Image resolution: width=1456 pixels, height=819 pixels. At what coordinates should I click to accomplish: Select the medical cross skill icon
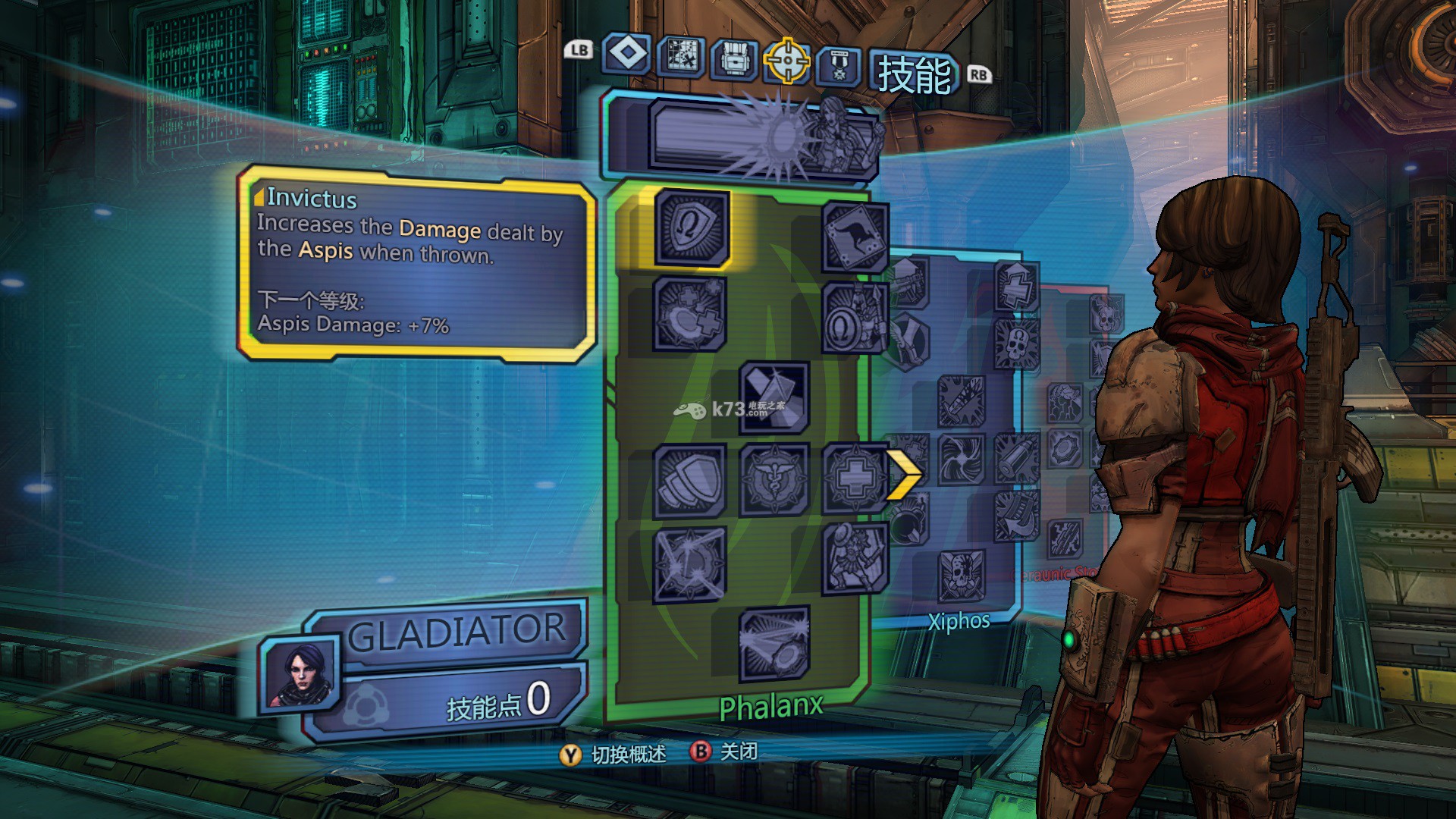point(855,478)
